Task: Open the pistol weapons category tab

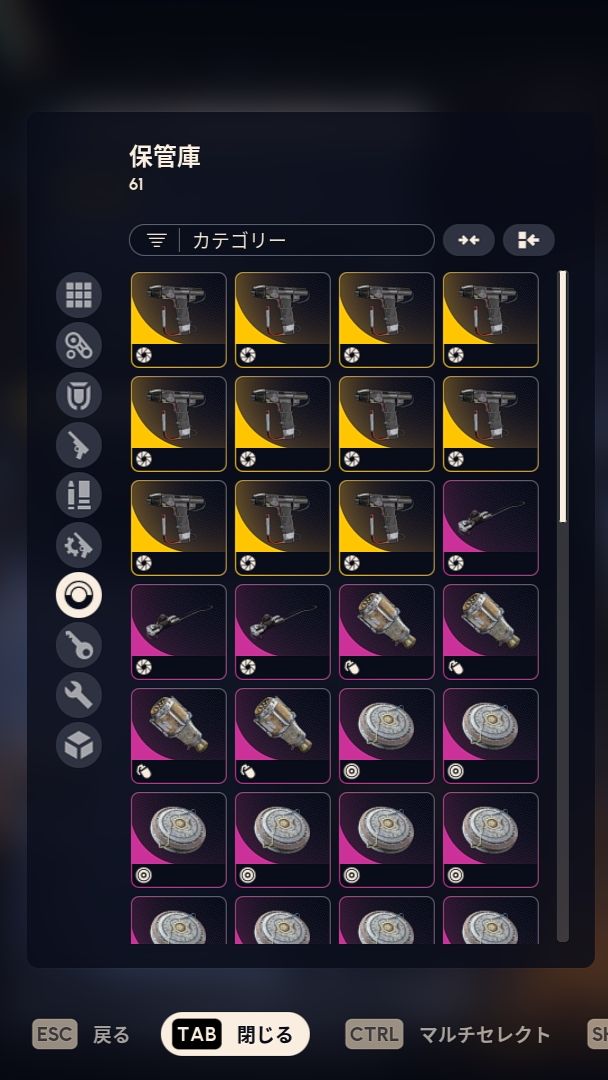Action: point(79,445)
